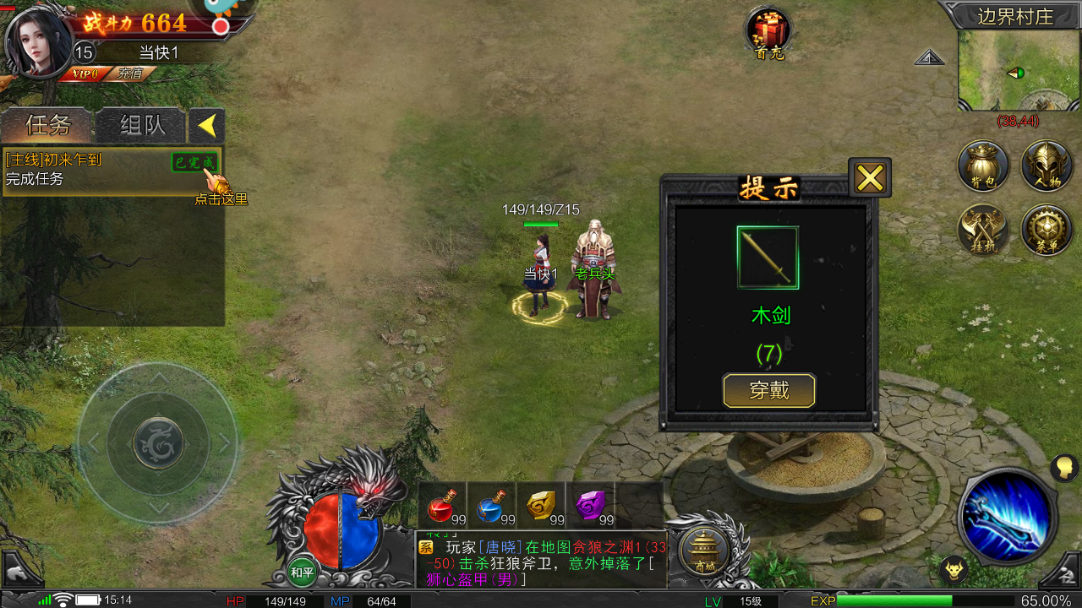
Task: Use the blue mana potion
Action: click(x=492, y=507)
